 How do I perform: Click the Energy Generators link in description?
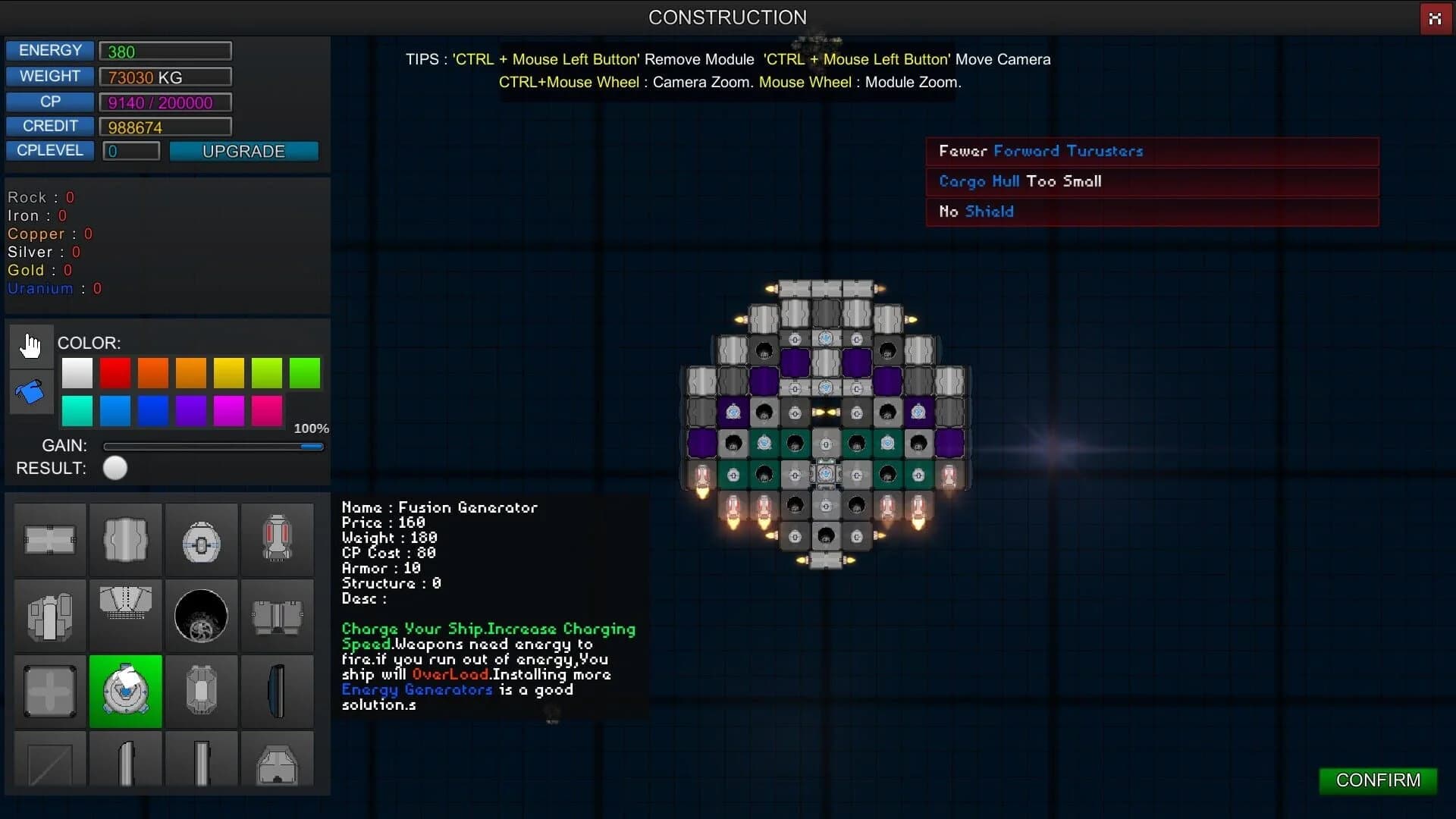click(416, 690)
